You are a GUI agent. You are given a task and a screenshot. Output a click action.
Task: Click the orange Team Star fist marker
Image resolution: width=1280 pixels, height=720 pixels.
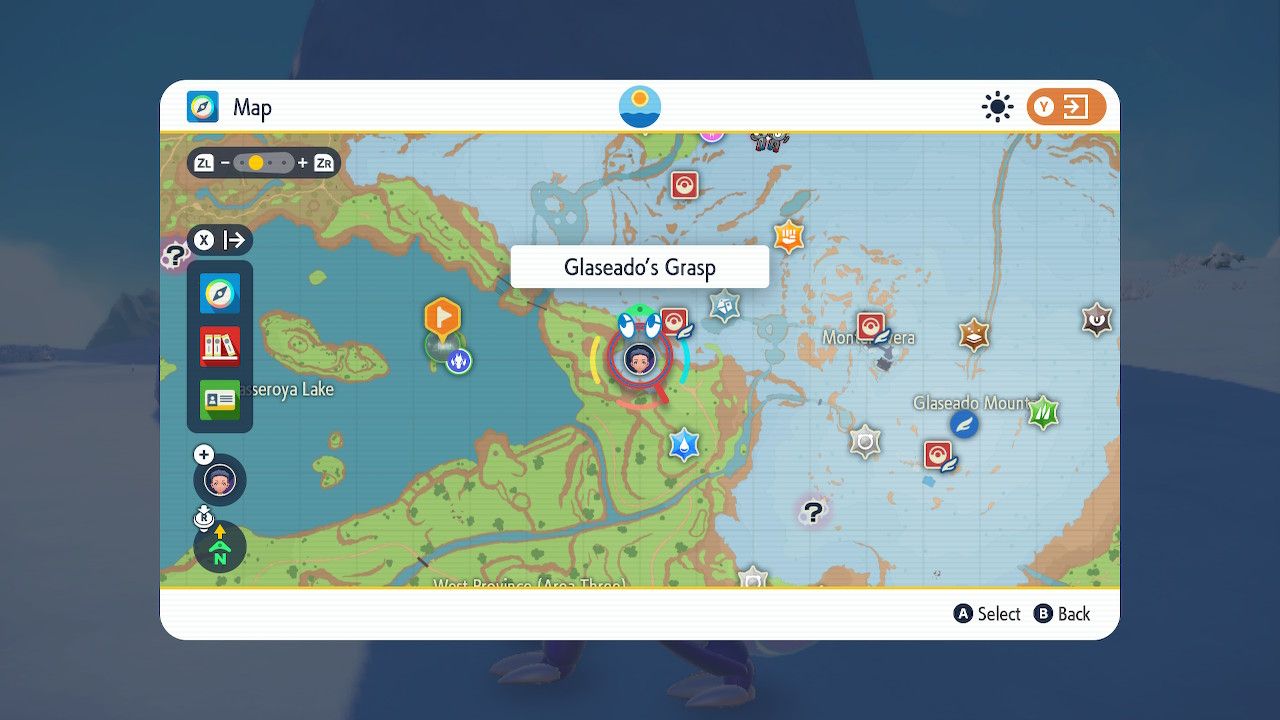click(x=789, y=238)
